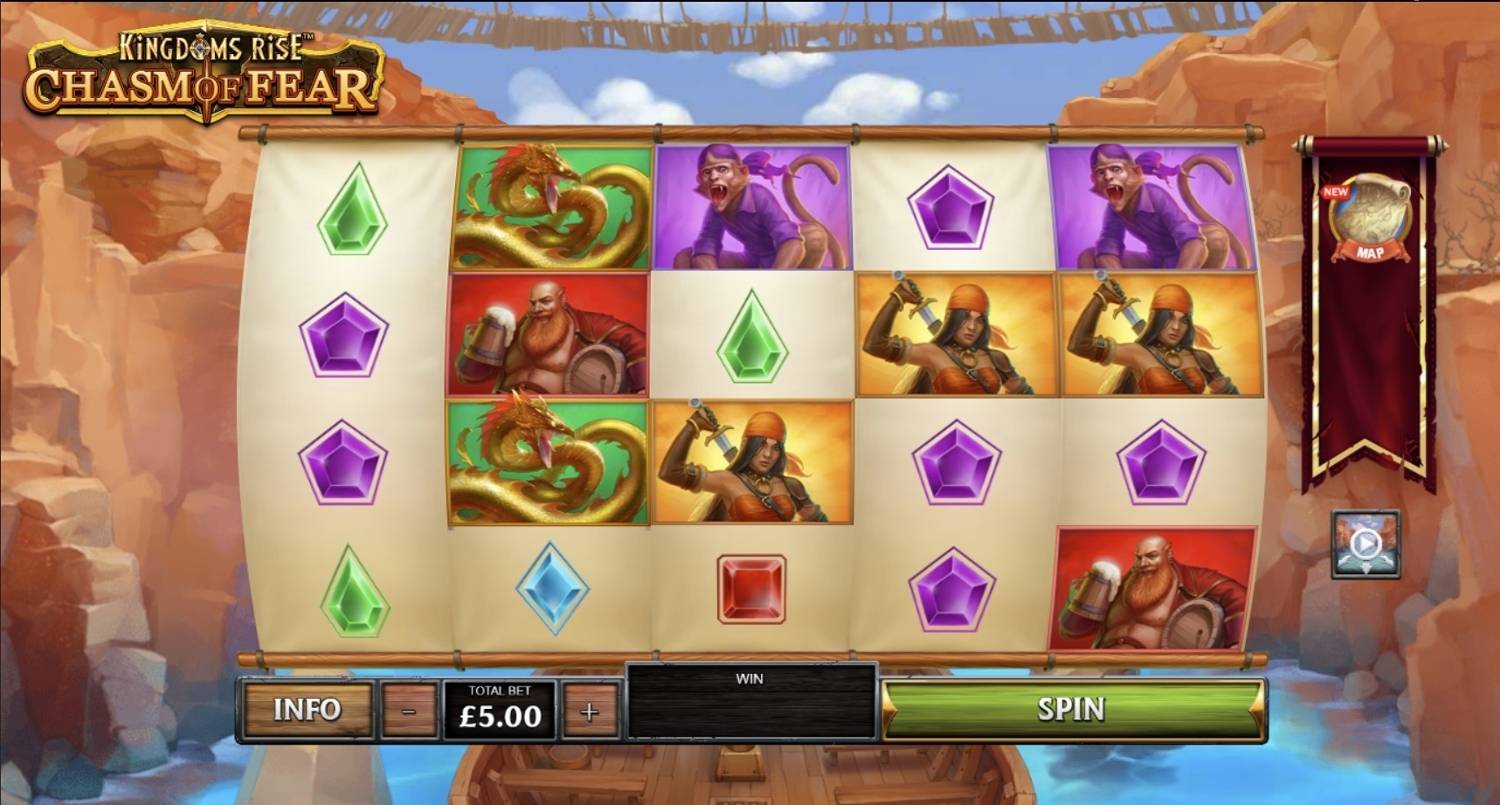Open the INFO panel
Image resolution: width=1500 pixels, height=805 pixels.
click(x=307, y=711)
